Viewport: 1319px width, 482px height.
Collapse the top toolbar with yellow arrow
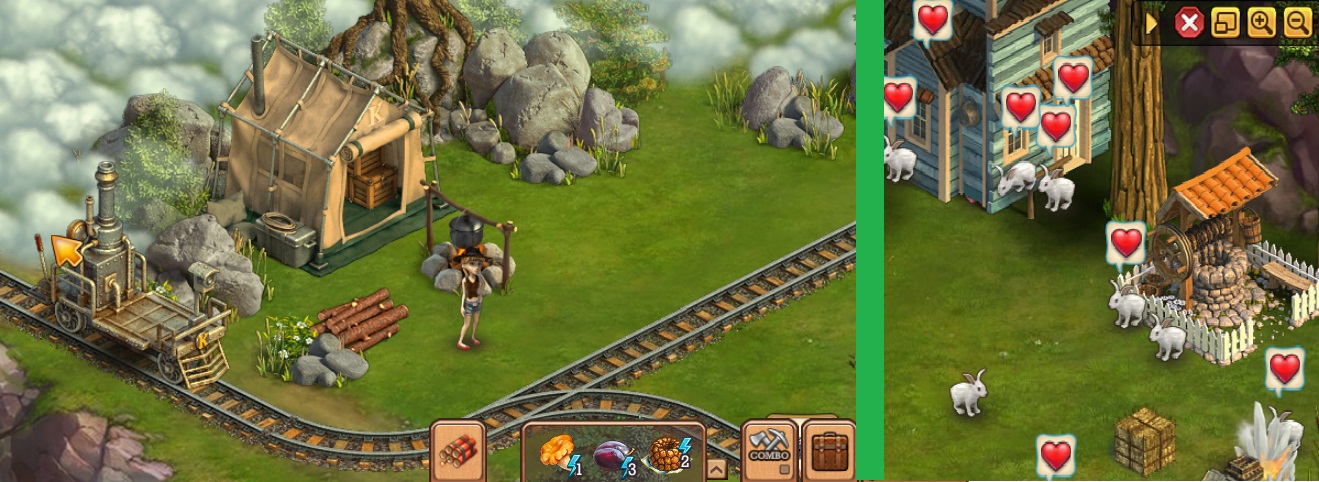click(x=1152, y=23)
